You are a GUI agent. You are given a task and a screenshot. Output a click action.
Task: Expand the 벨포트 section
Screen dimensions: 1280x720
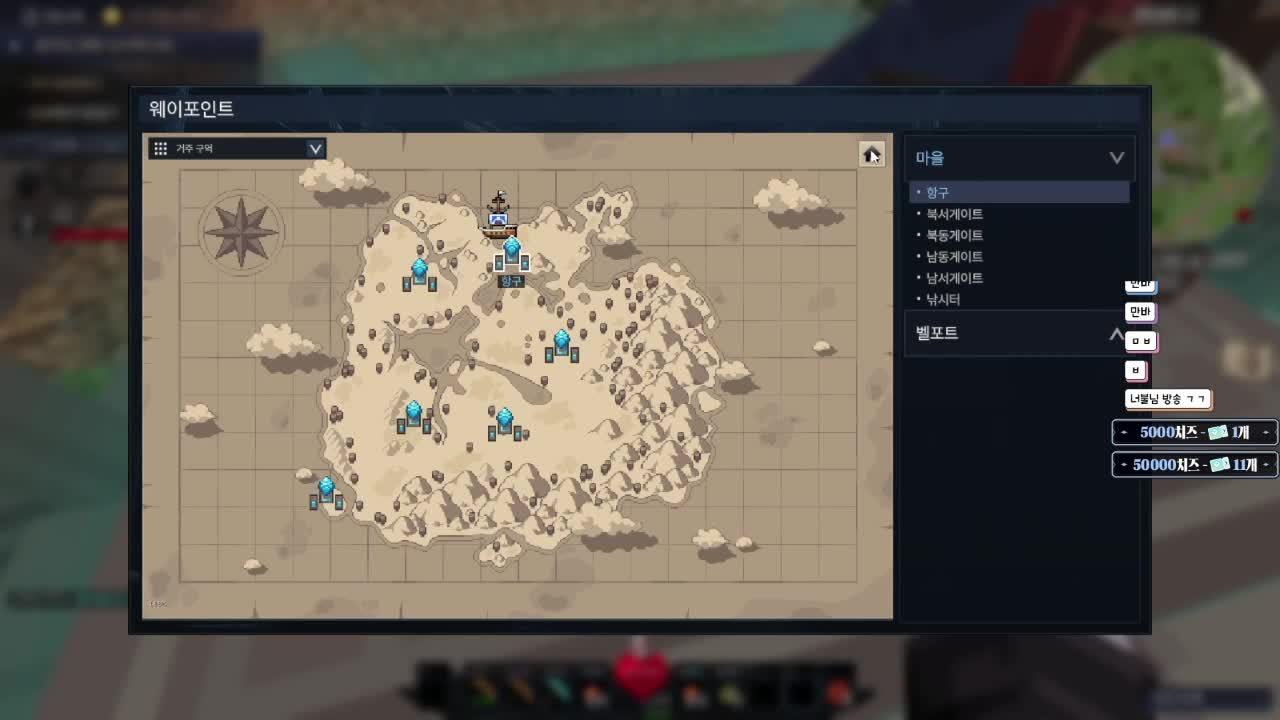(1115, 333)
